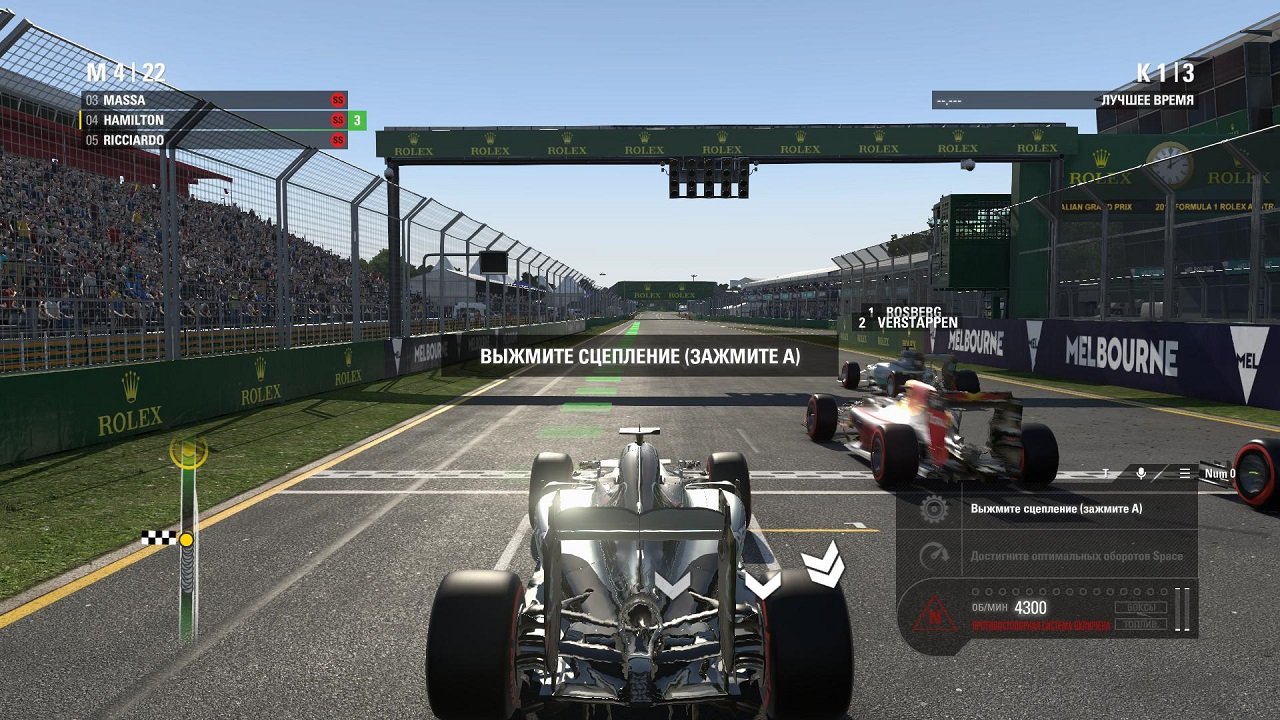1280x720 pixels.
Task: Toggle the Num 0 overlay indicator
Action: coord(1221,472)
